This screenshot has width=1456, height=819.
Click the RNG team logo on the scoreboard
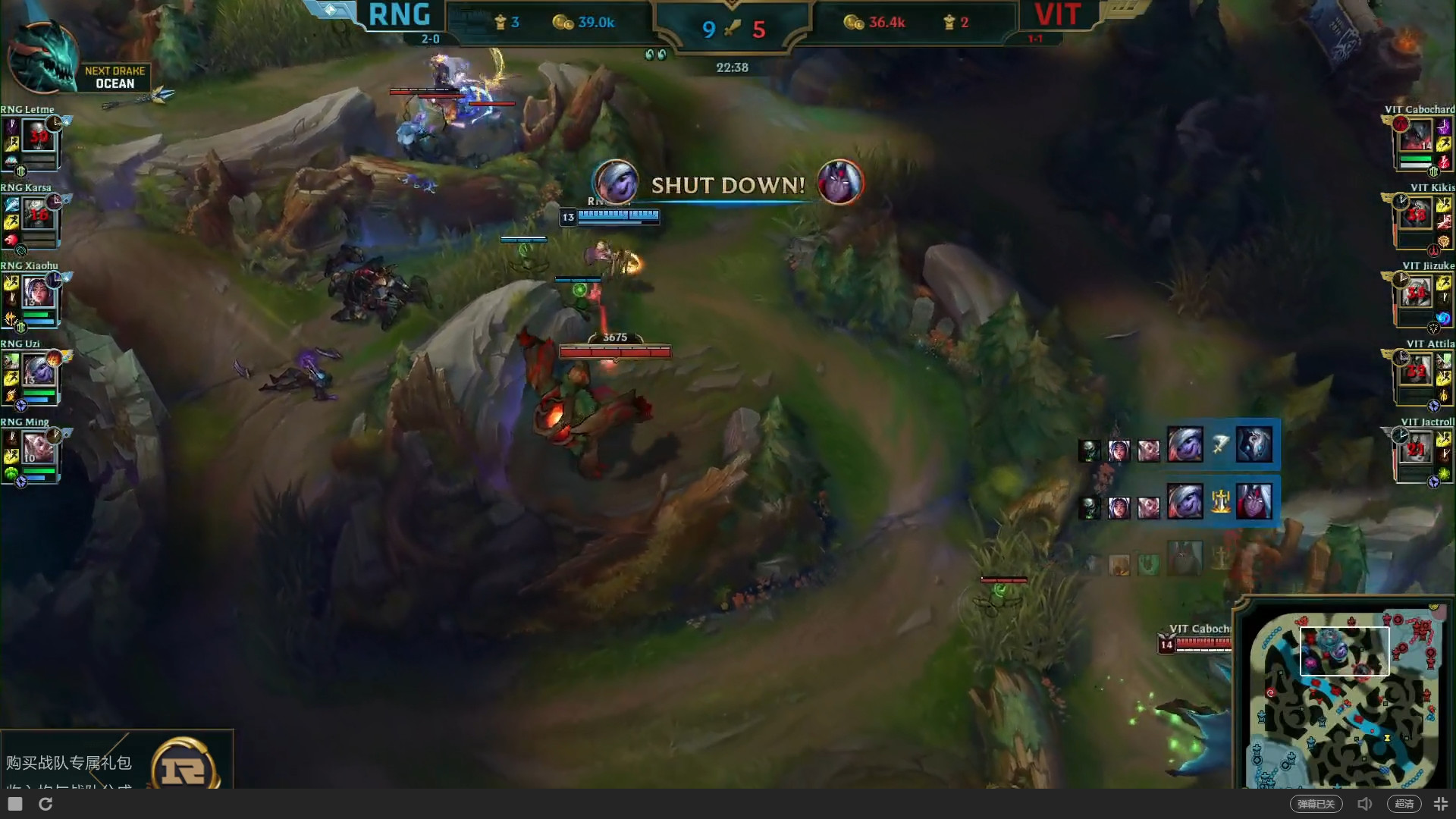pos(399,15)
